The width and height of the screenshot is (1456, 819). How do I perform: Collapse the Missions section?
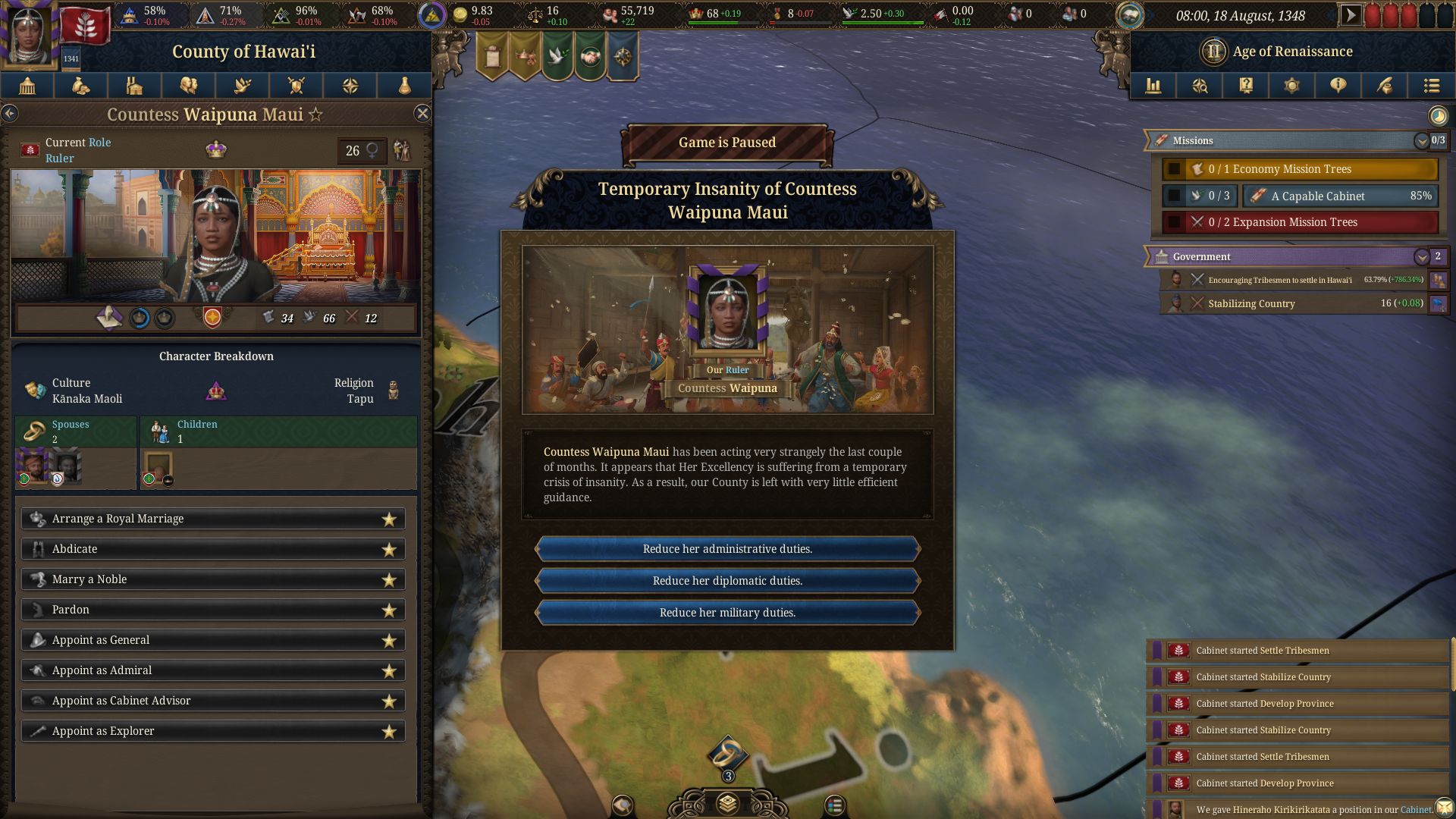click(1421, 141)
